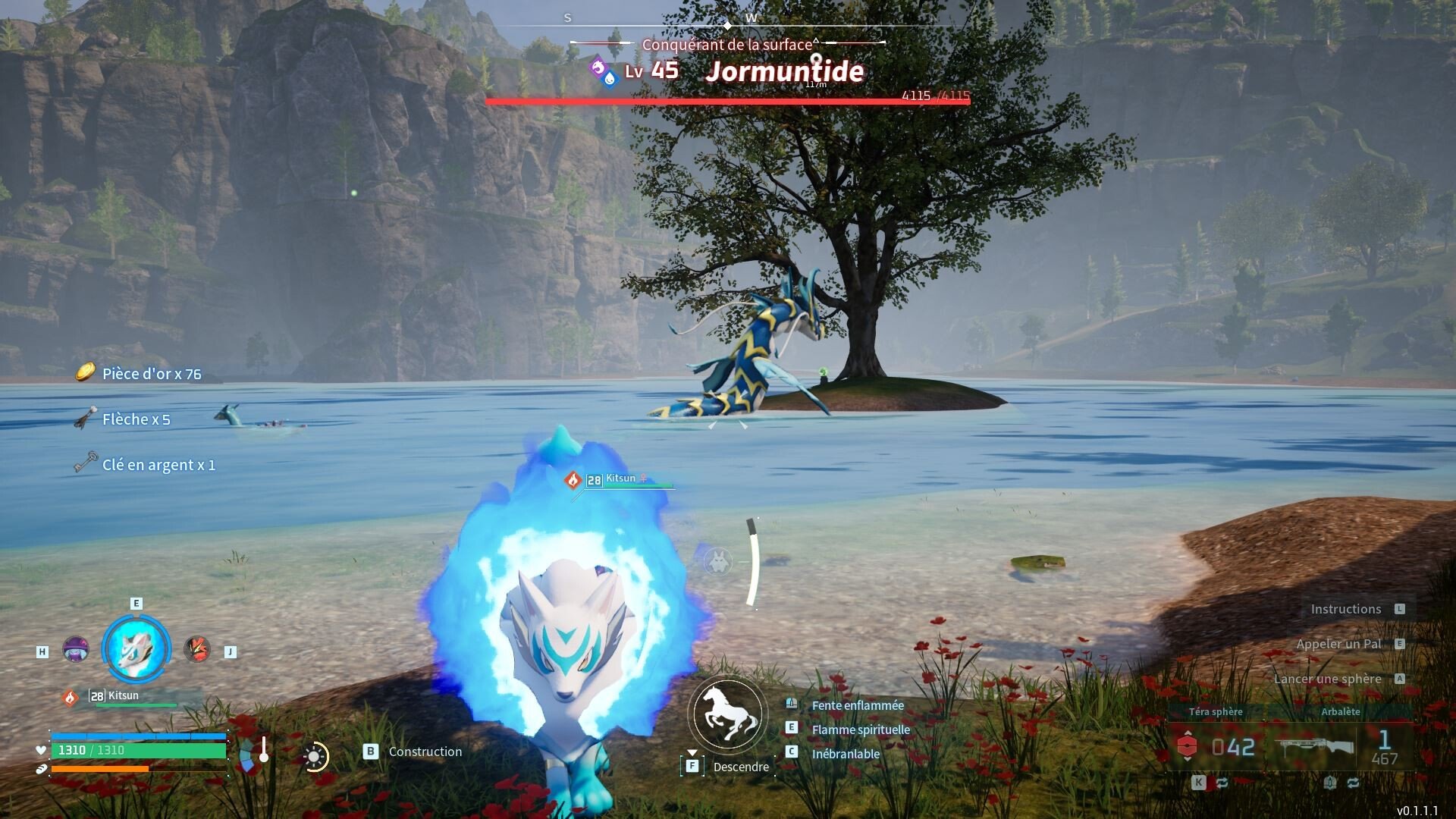
Task: Open Instructions from the right panel
Action: pyautogui.click(x=1347, y=608)
